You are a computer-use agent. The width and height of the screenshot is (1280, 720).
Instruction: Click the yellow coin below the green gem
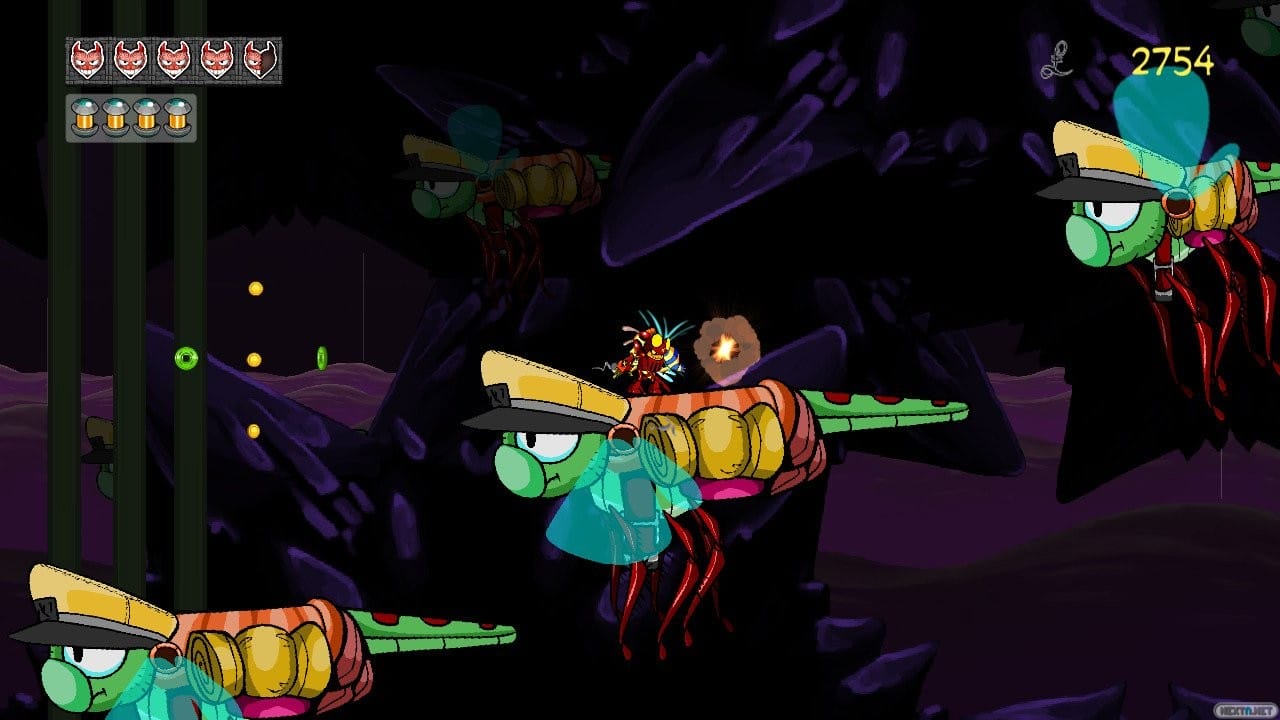[x=254, y=431]
